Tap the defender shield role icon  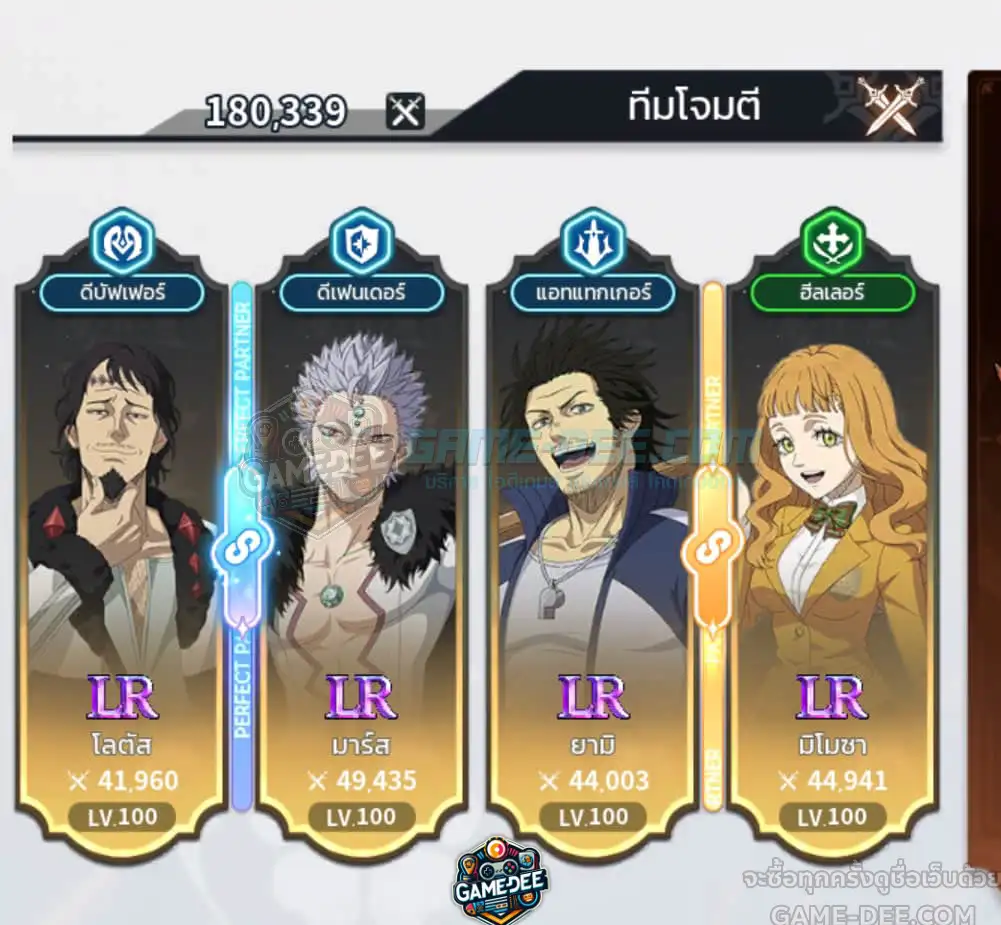pos(361,241)
